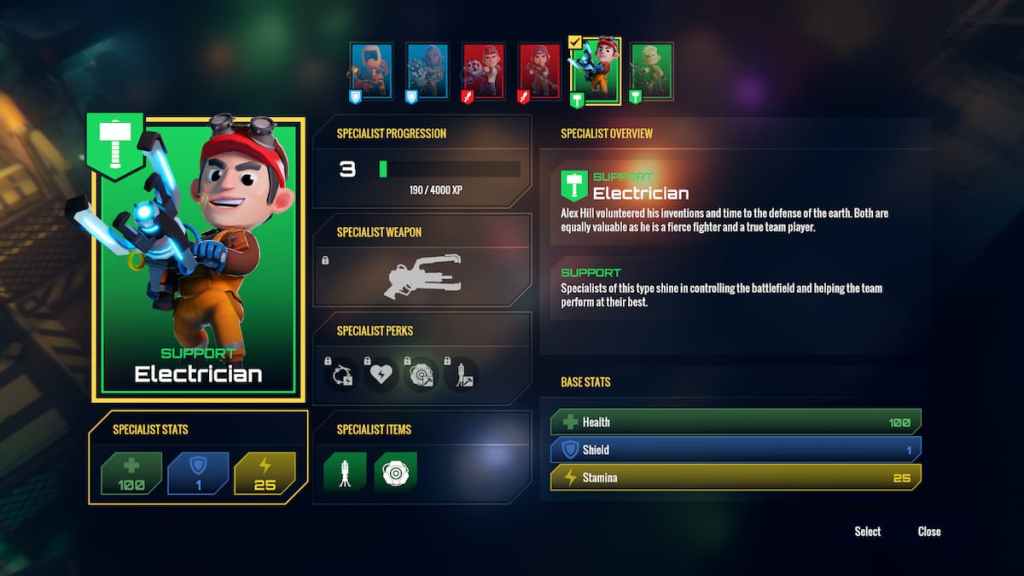
Task: Pick the unselected green support specialist portrait
Action: (651, 71)
